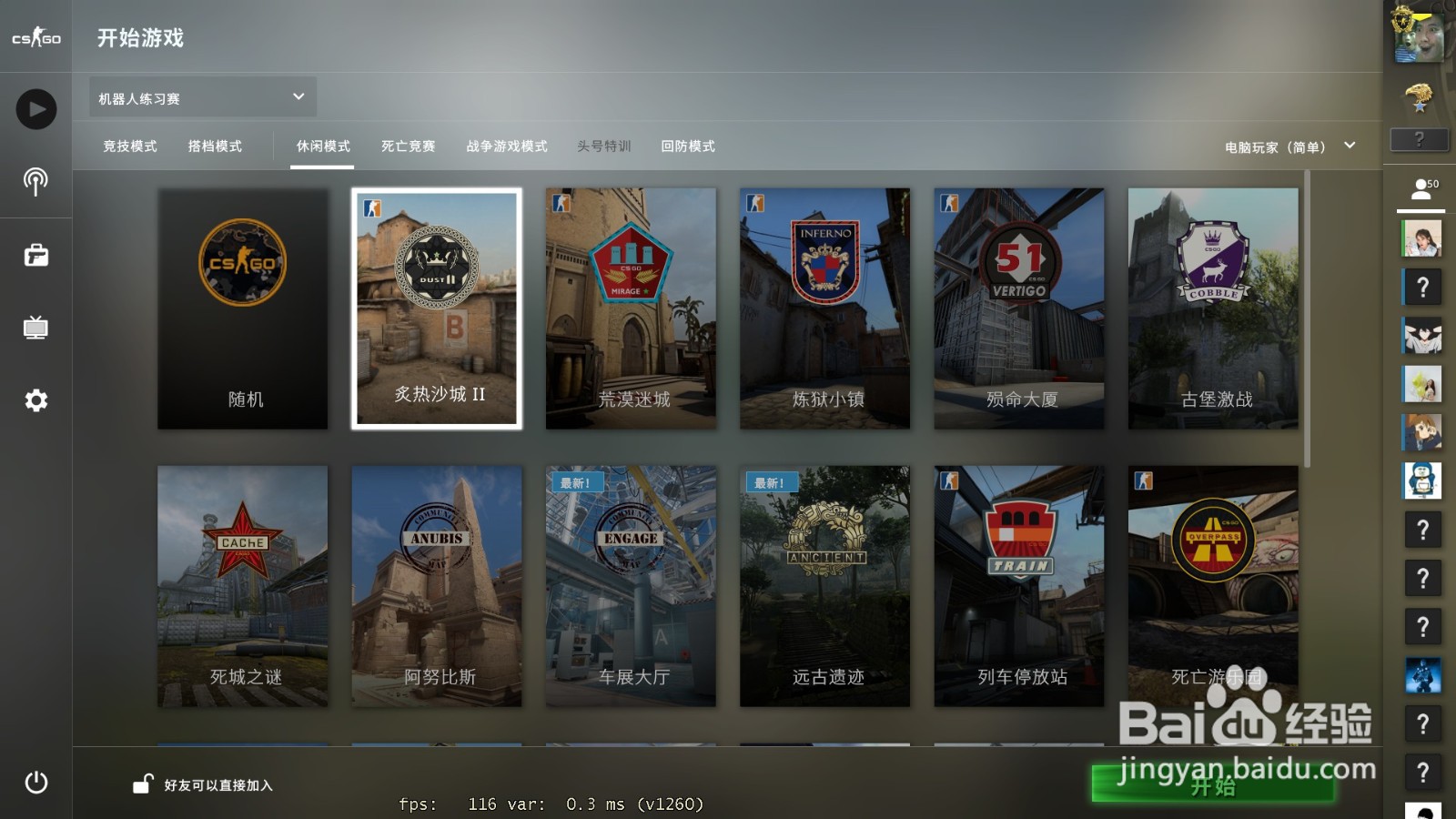The image size is (1456, 819).
Task: Click the watch matches TV icon
Action: [35, 328]
